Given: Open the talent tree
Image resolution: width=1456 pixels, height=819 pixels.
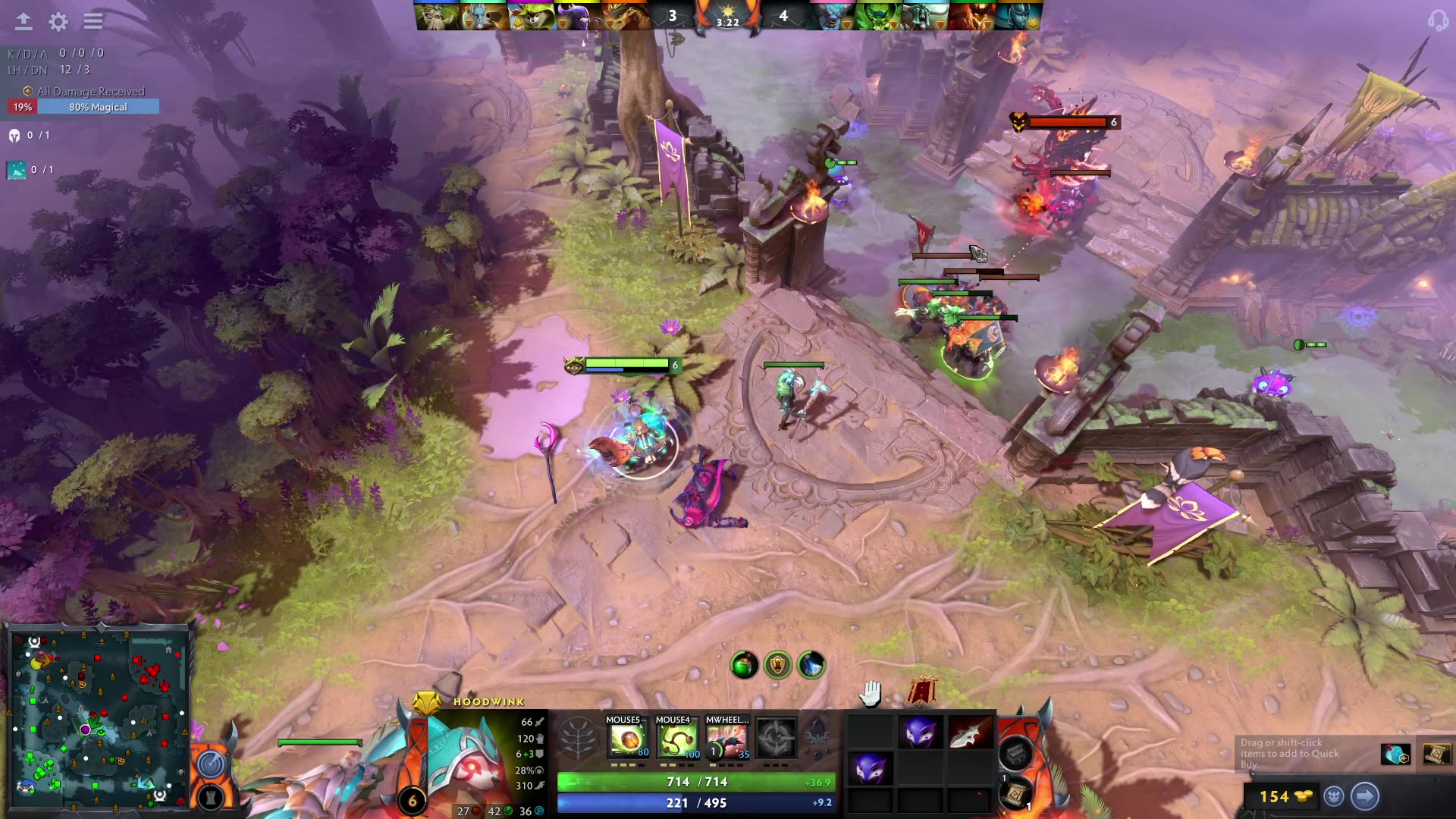Looking at the screenshot, I should click(578, 738).
